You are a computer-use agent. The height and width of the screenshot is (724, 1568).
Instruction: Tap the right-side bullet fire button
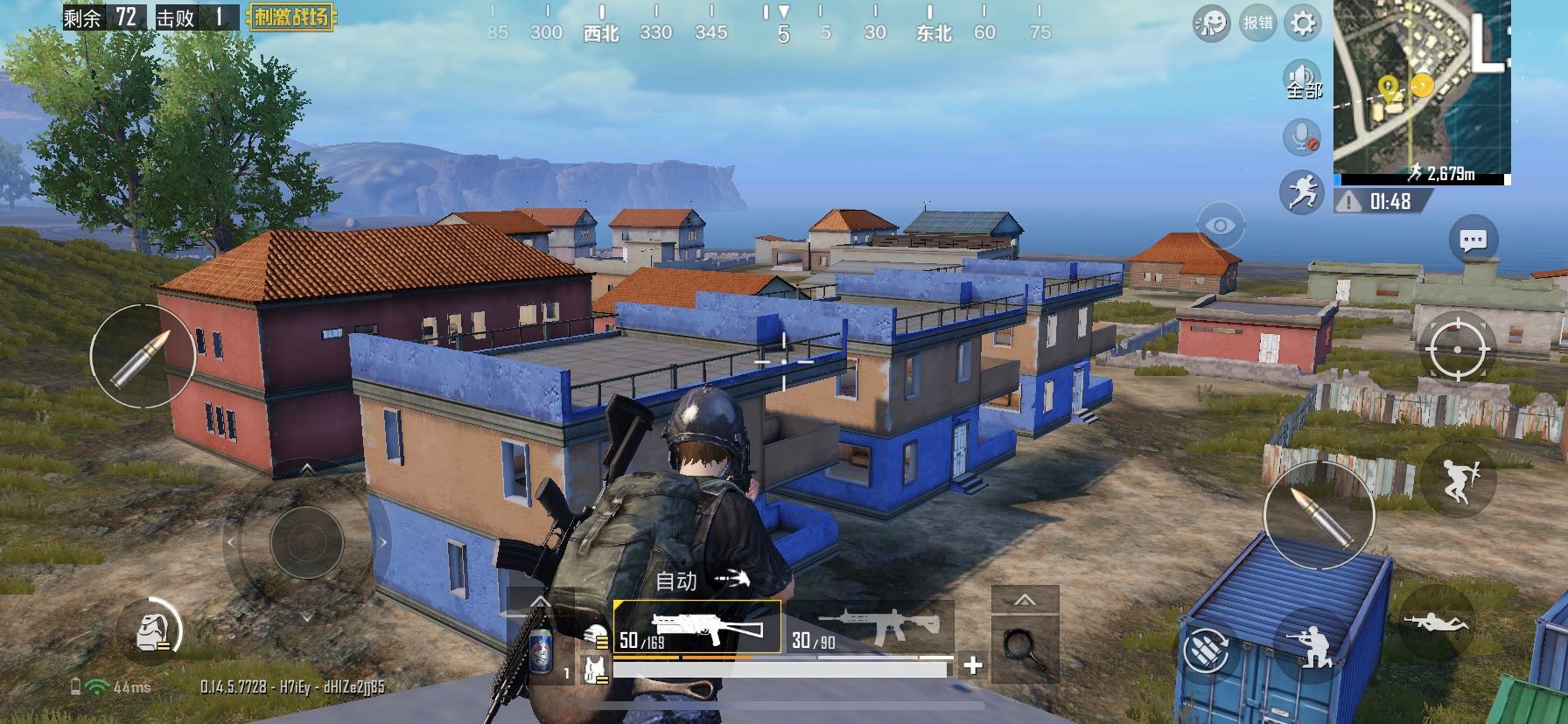point(1319,516)
